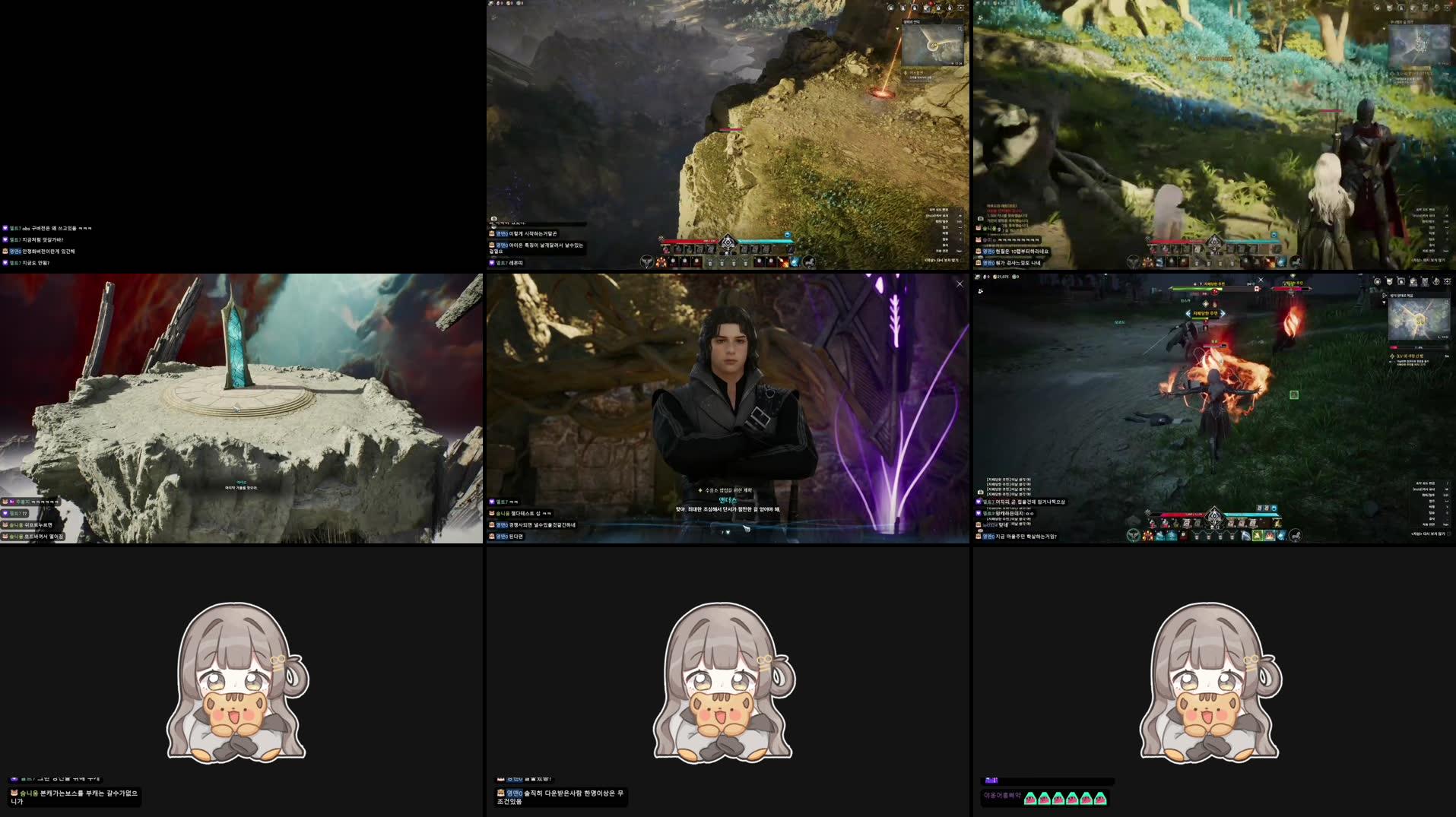Click the class crest emblem above the health bar
Image resolution: width=1456 pixels, height=817 pixels.
pyautogui.click(x=1214, y=515)
